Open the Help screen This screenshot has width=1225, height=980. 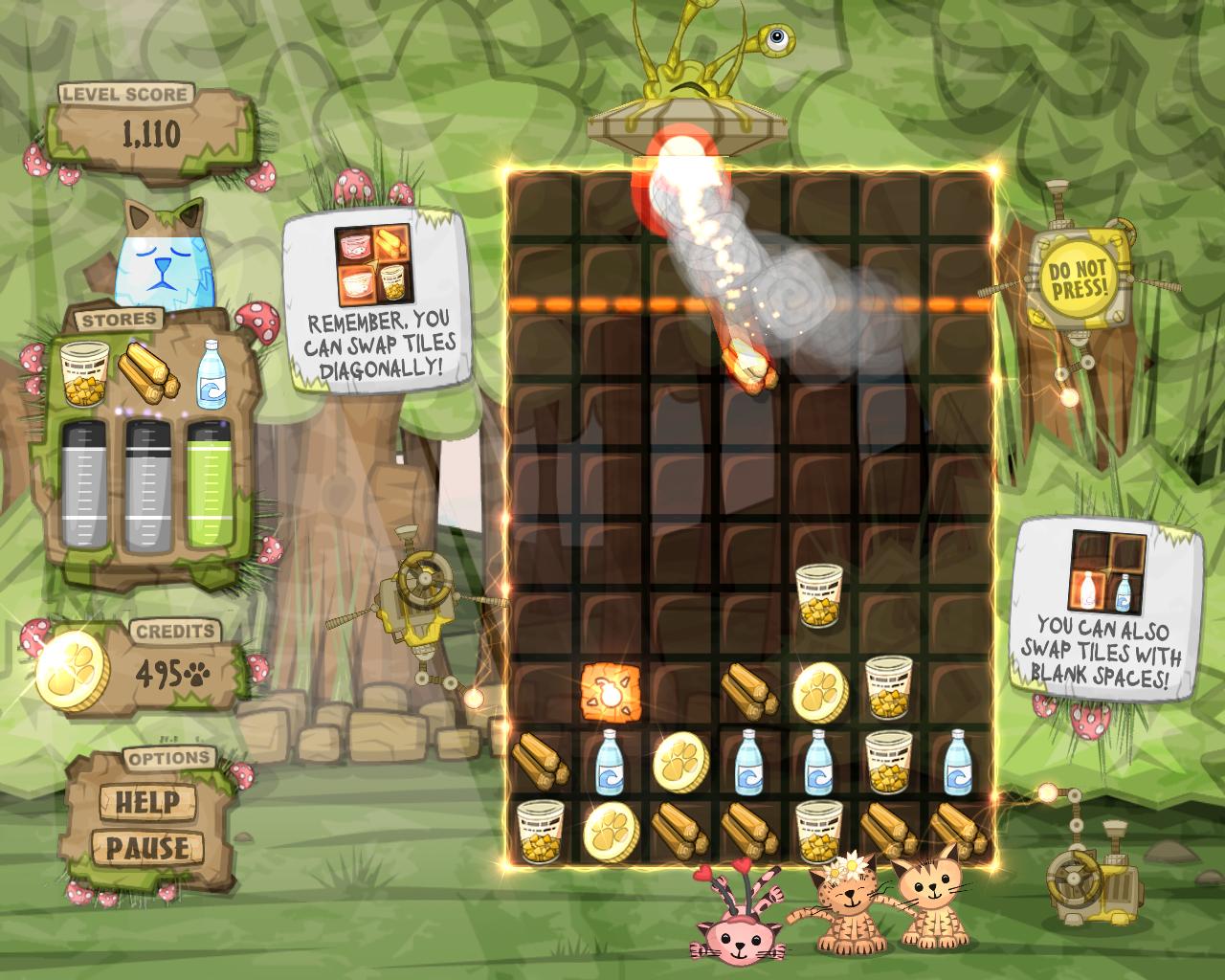tap(147, 800)
